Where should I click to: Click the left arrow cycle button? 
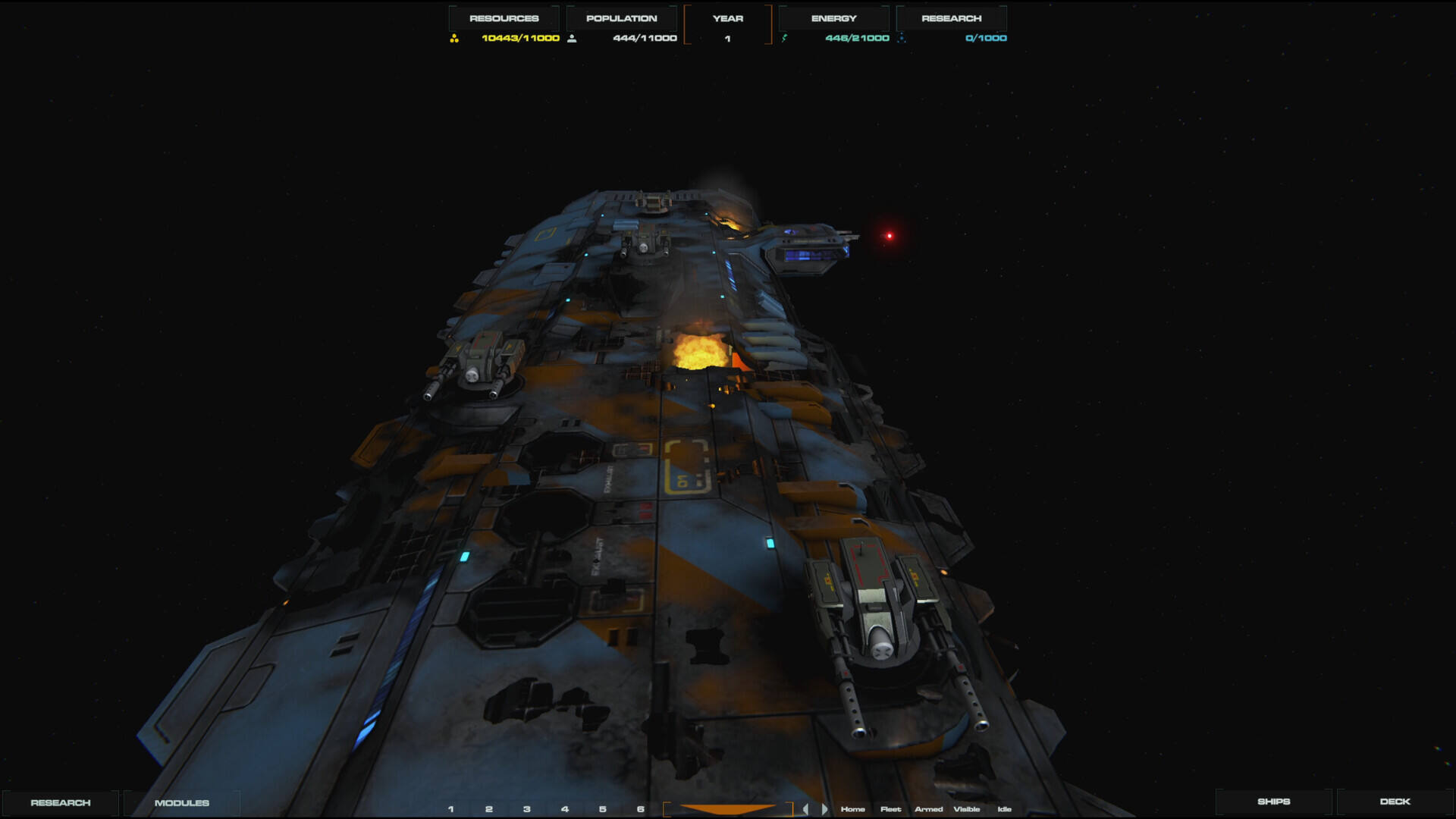[x=805, y=809]
